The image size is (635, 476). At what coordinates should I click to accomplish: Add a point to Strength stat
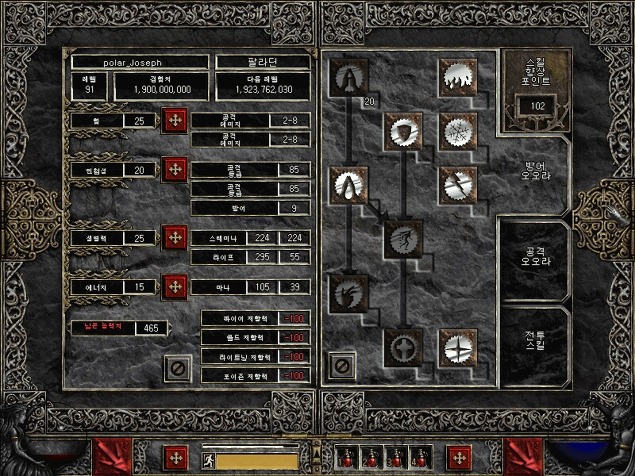coord(176,121)
